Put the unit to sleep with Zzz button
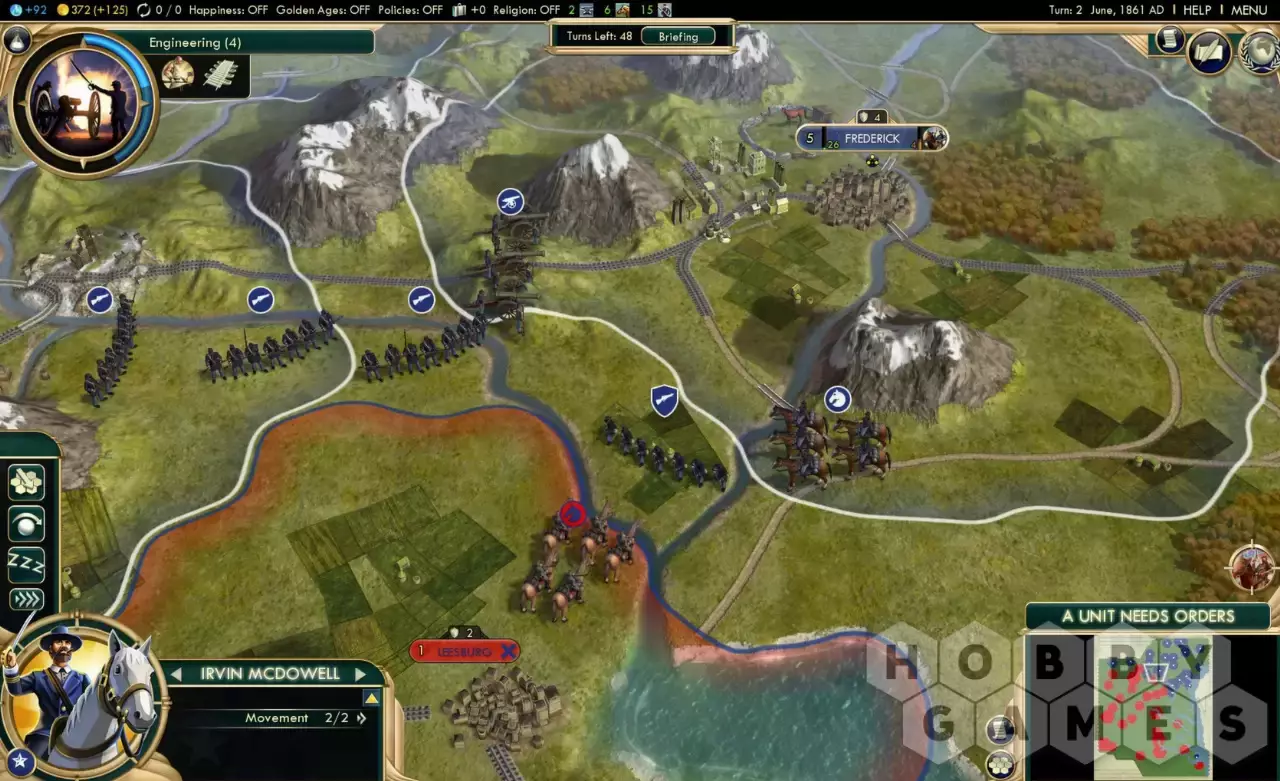This screenshot has width=1280, height=781. coord(27,563)
